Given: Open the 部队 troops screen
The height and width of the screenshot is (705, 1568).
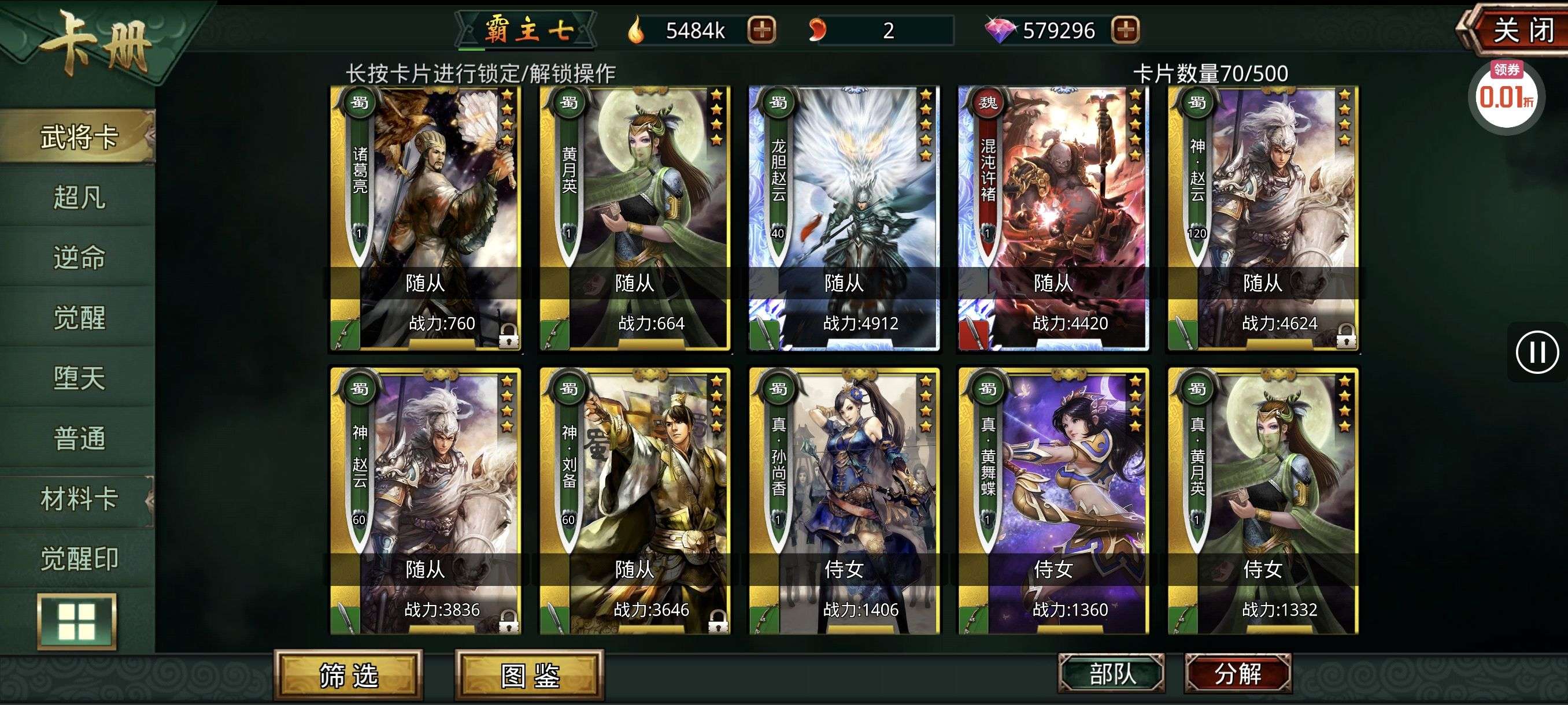Looking at the screenshot, I should (1111, 673).
